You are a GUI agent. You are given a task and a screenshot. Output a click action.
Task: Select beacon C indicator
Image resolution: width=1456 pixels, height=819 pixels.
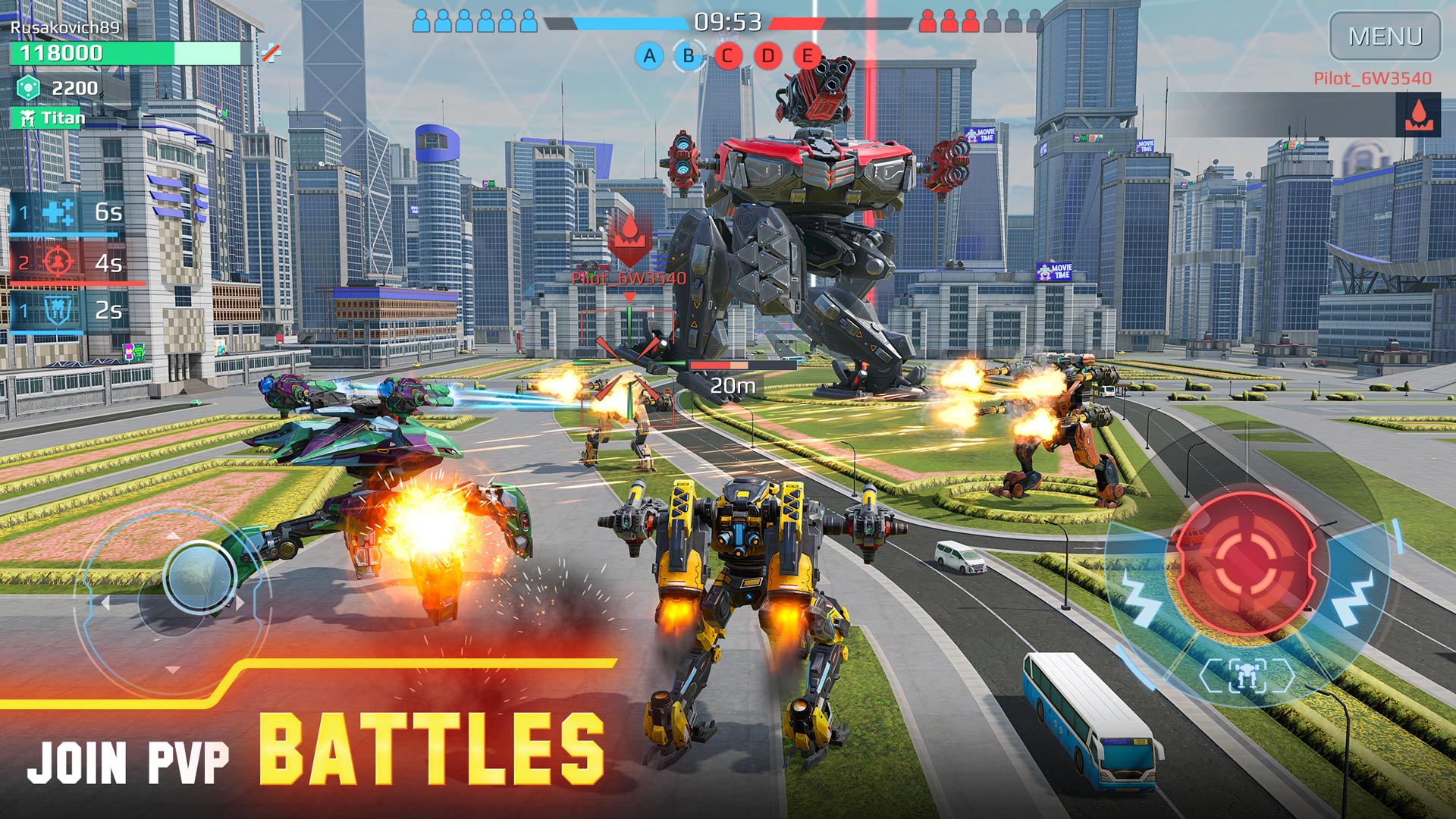pyautogui.click(x=727, y=55)
